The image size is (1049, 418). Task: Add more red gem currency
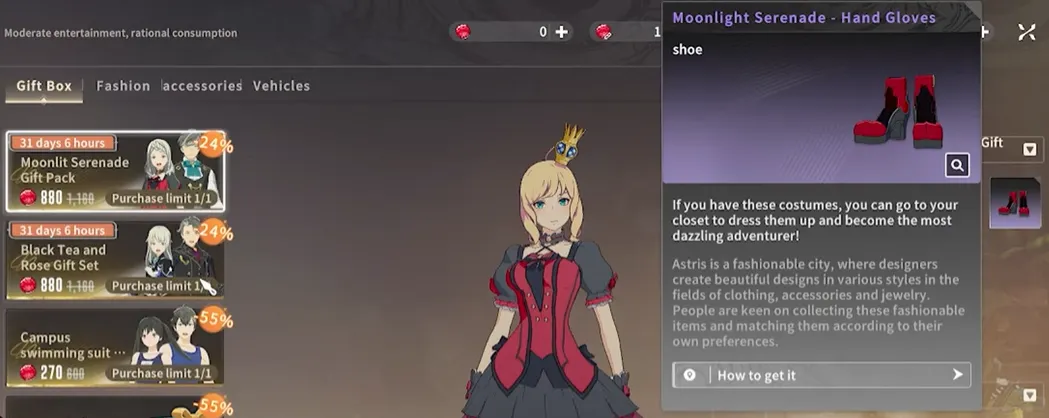point(562,32)
